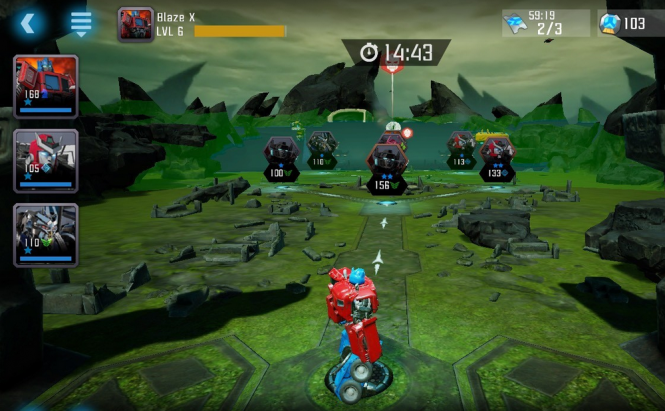Screen dimensions: 665x411
Task: Open the three-line dropdown menu
Action: click(81, 22)
